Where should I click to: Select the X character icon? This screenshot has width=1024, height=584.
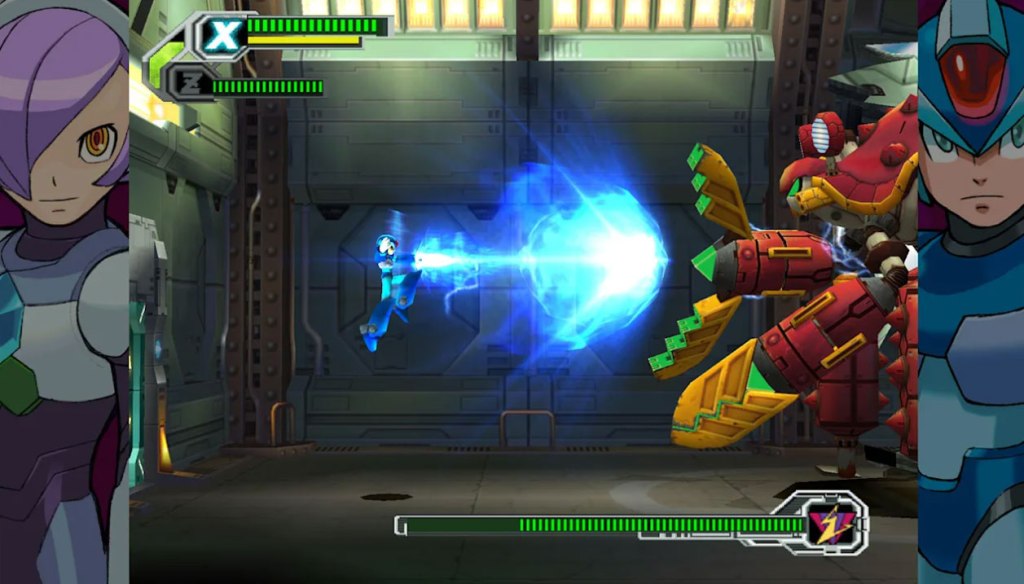point(224,36)
